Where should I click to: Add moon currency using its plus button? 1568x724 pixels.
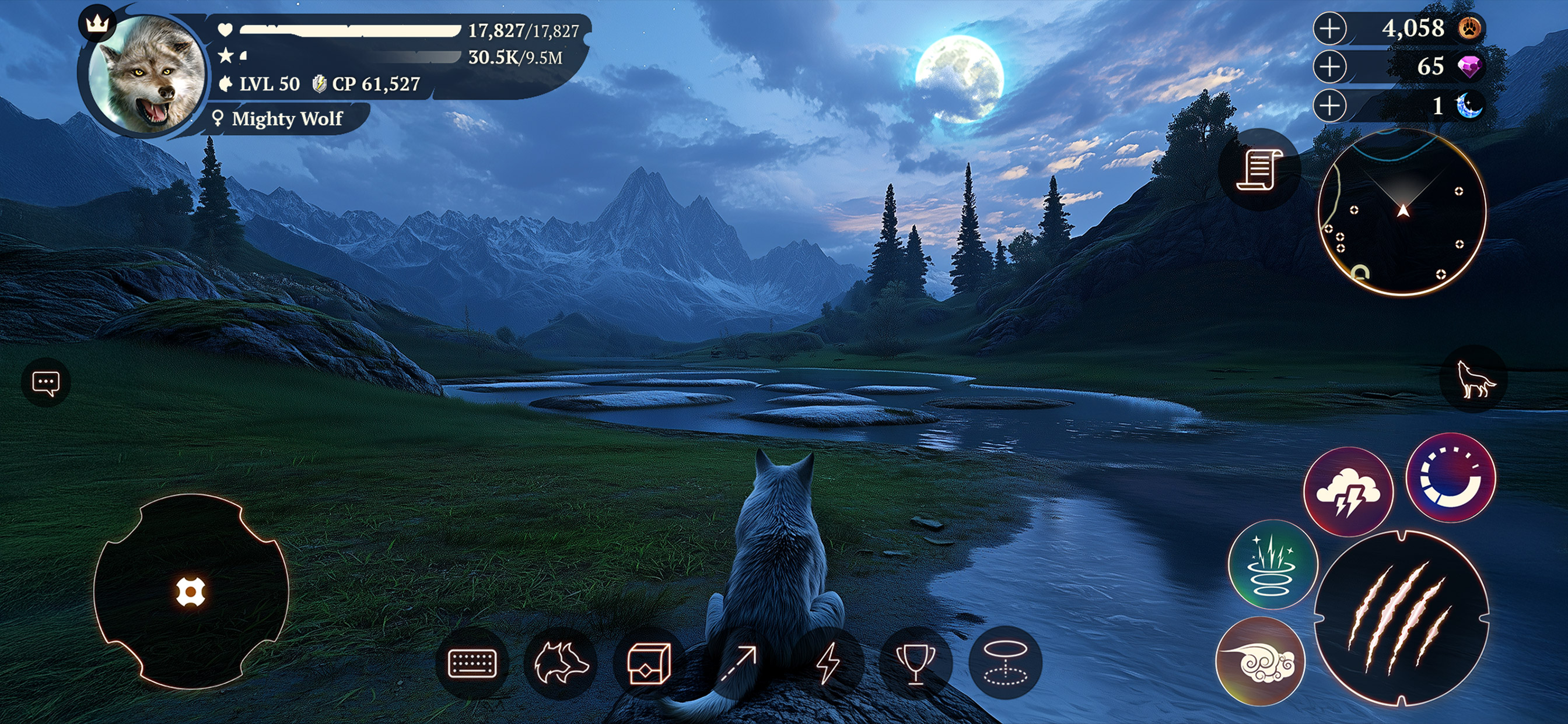(1330, 106)
